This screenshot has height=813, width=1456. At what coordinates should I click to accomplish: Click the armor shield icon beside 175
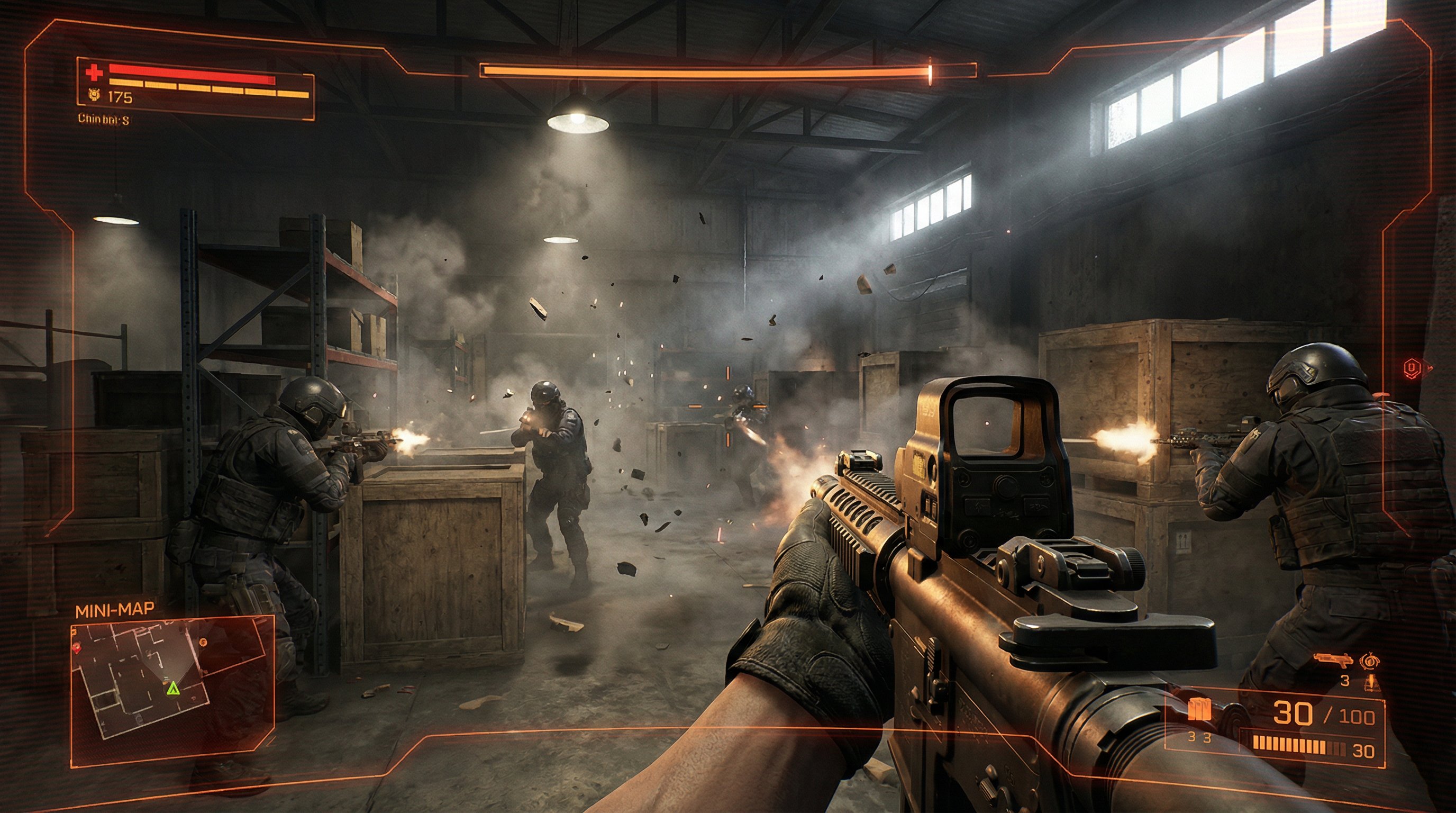[x=94, y=96]
